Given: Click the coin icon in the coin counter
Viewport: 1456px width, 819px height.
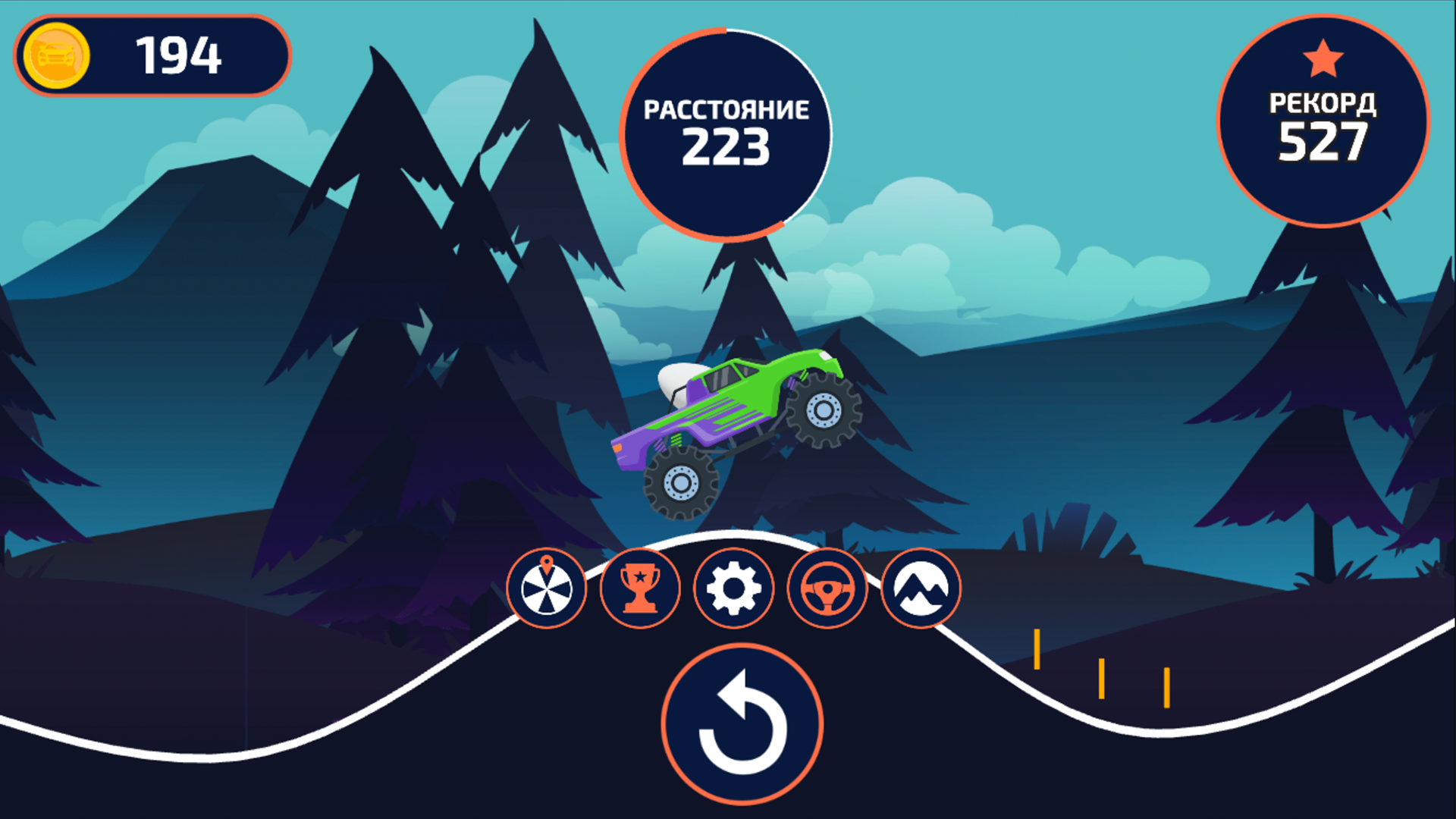Looking at the screenshot, I should pos(57,53).
